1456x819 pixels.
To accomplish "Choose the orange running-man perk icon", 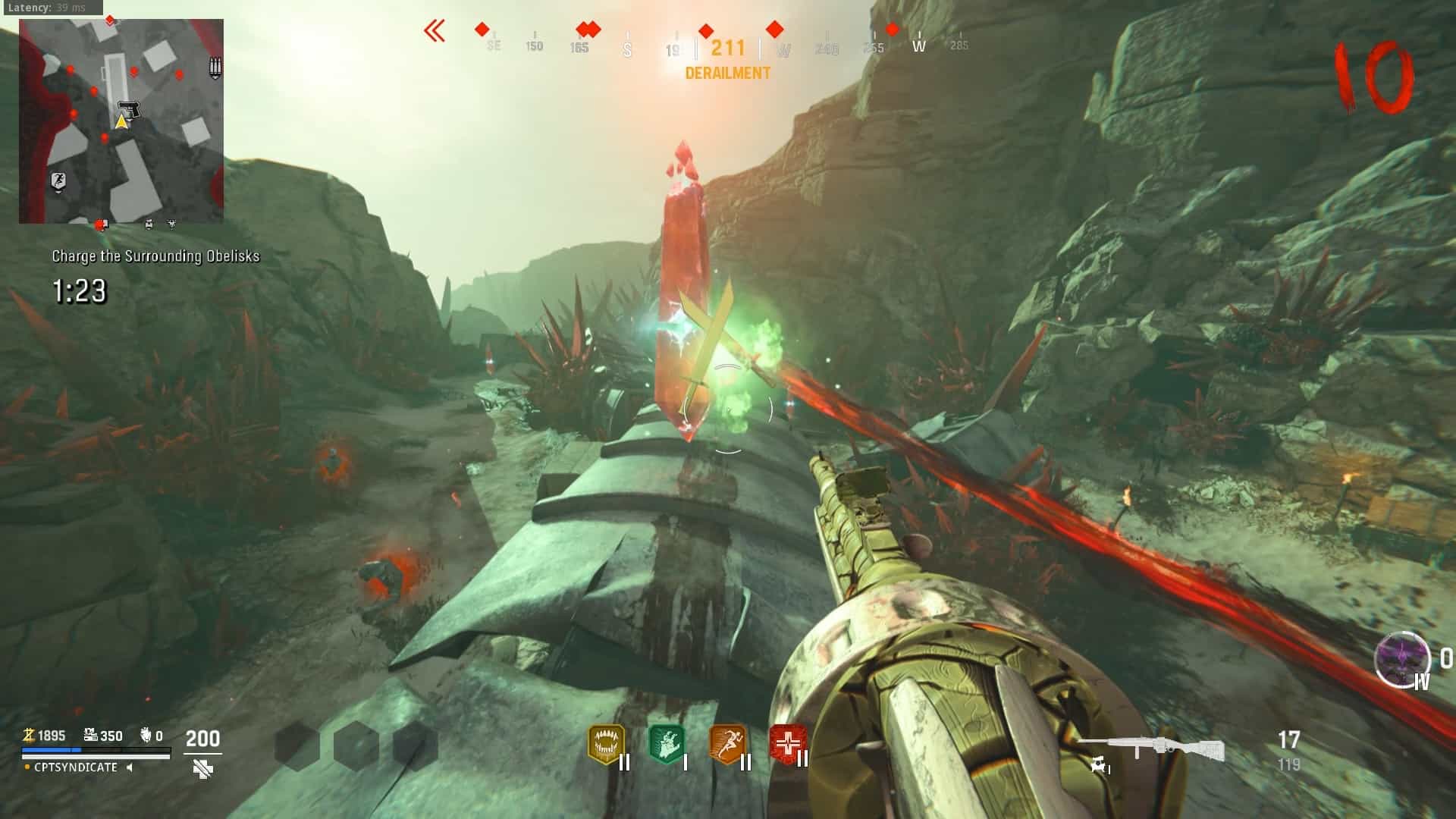I will [x=726, y=745].
